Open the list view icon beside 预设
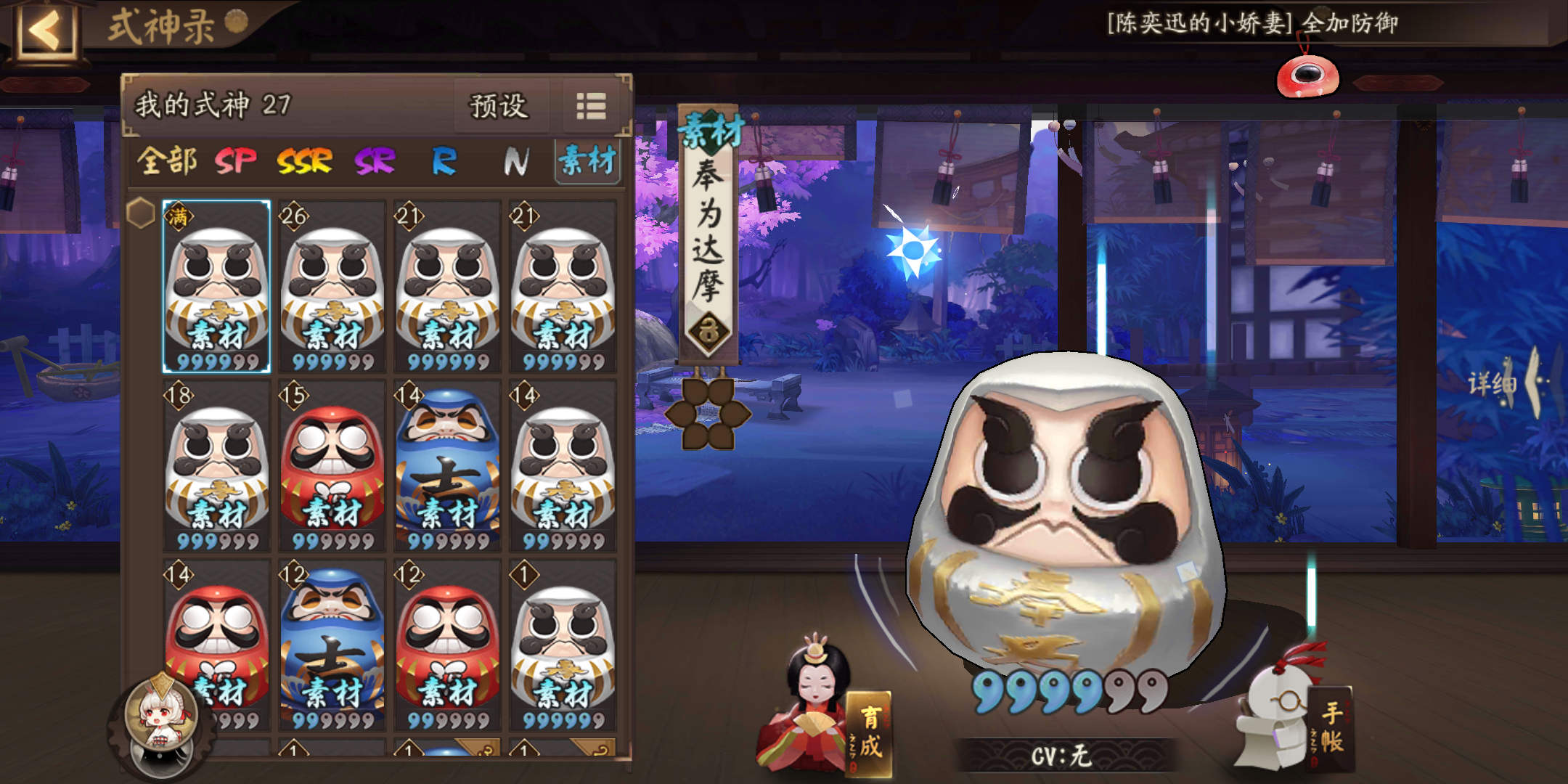 pyautogui.click(x=592, y=107)
